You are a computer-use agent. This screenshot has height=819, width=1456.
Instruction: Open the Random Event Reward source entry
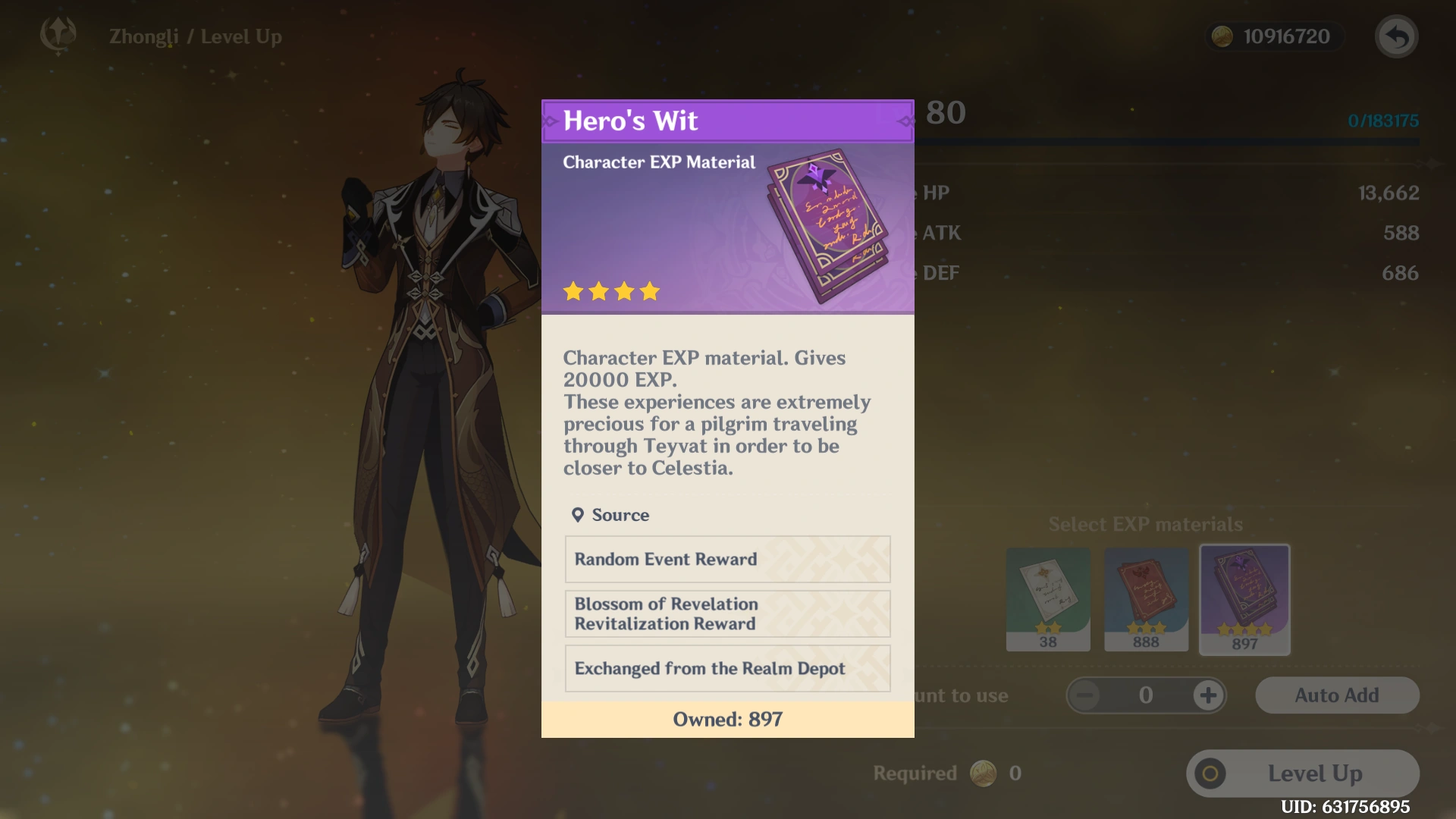726,559
